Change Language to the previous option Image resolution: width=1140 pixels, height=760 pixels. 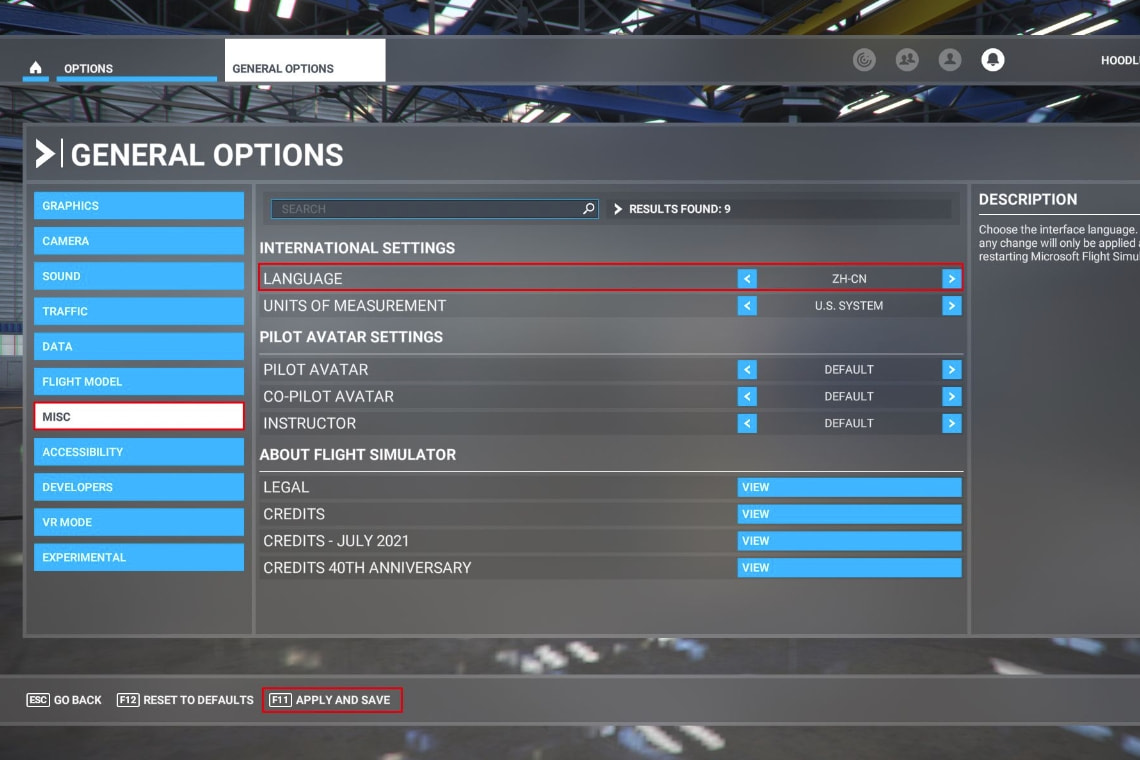click(747, 279)
